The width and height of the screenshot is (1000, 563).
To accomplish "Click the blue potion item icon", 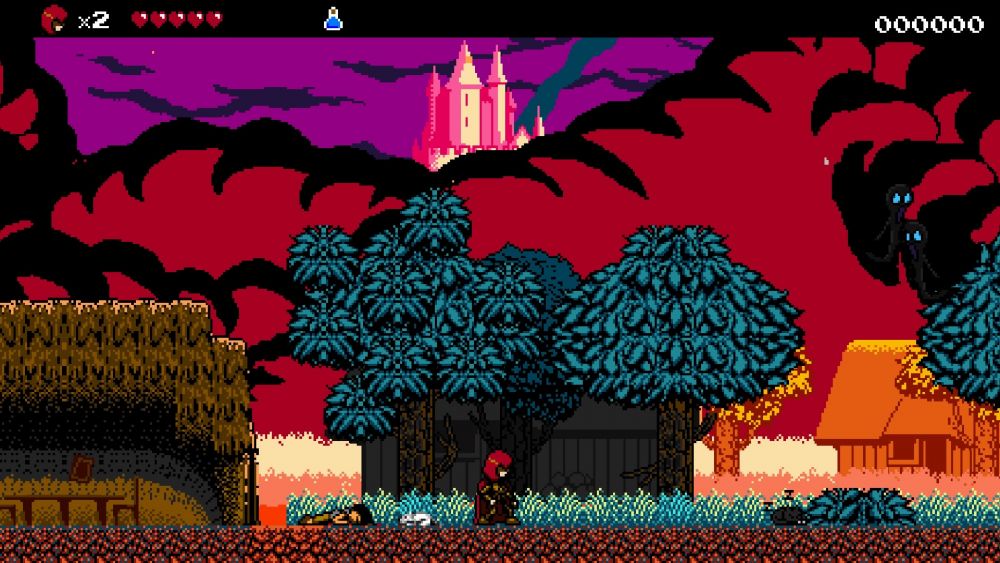I will pos(333,19).
